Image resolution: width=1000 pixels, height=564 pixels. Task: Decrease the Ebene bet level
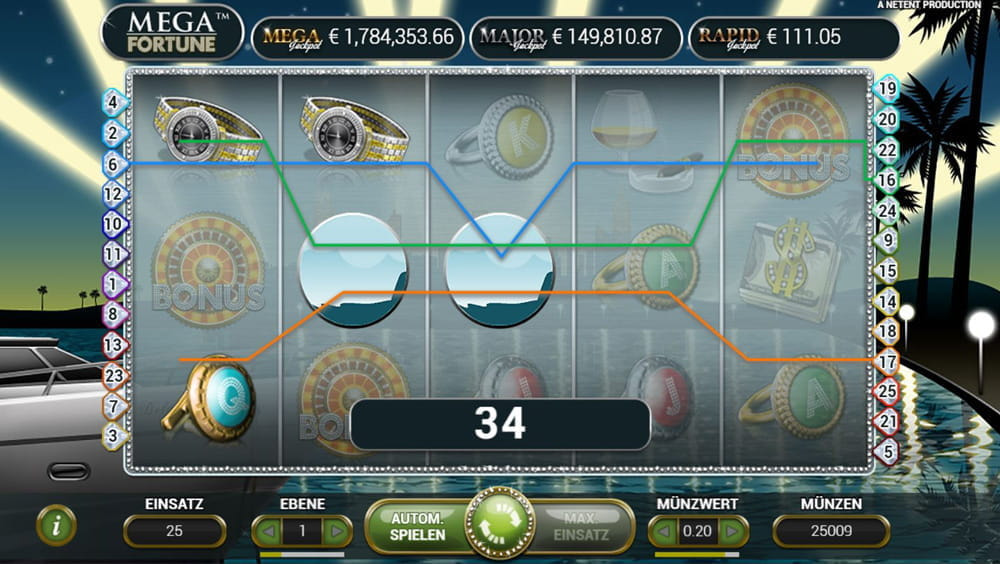click(x=265, y=531)
